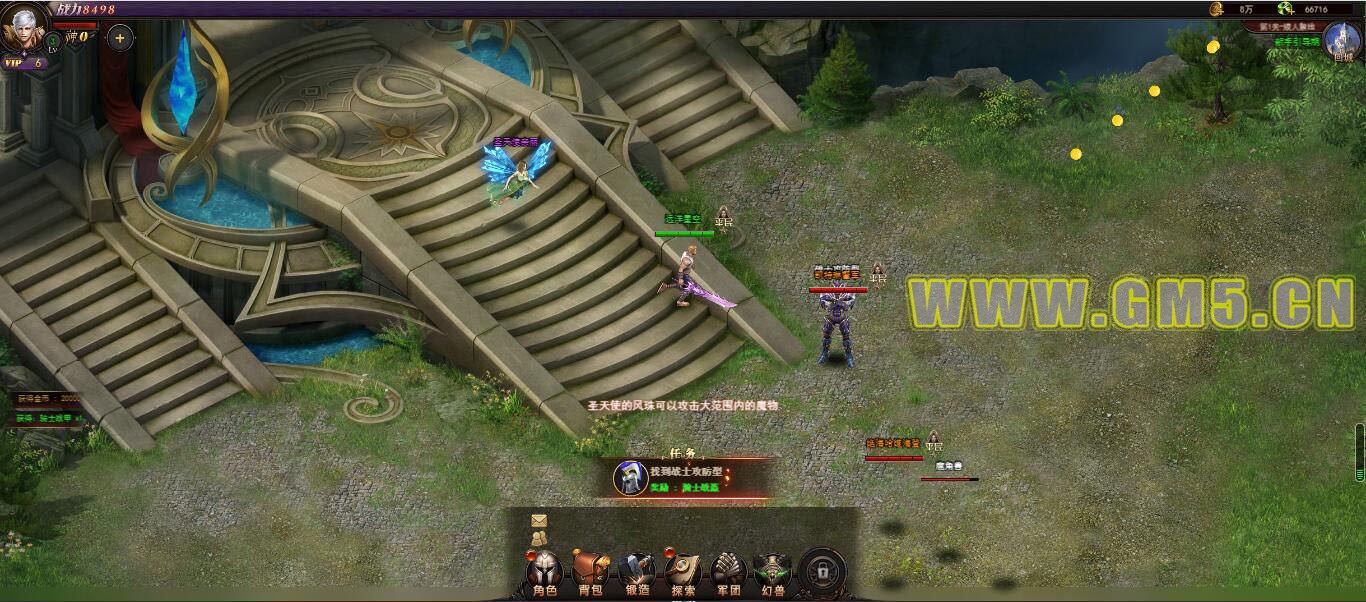Viewport: 1366px width, 602px height.
Task: Open the friends list icon
Action: point(539,538)
